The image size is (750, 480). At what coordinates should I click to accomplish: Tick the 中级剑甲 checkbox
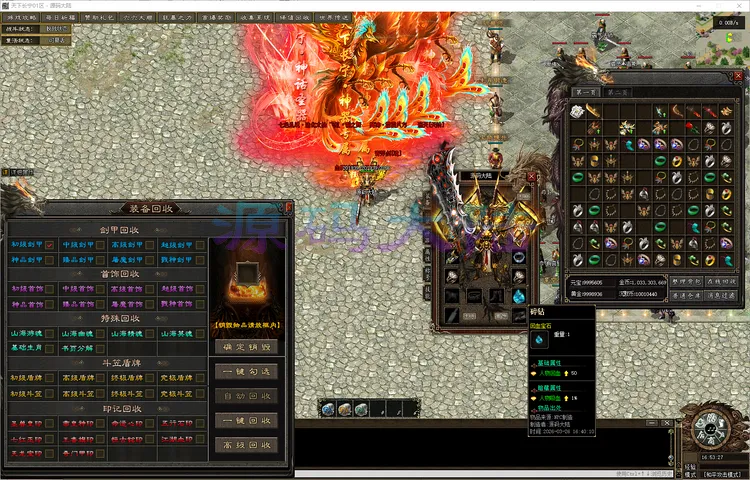[100, 245]
